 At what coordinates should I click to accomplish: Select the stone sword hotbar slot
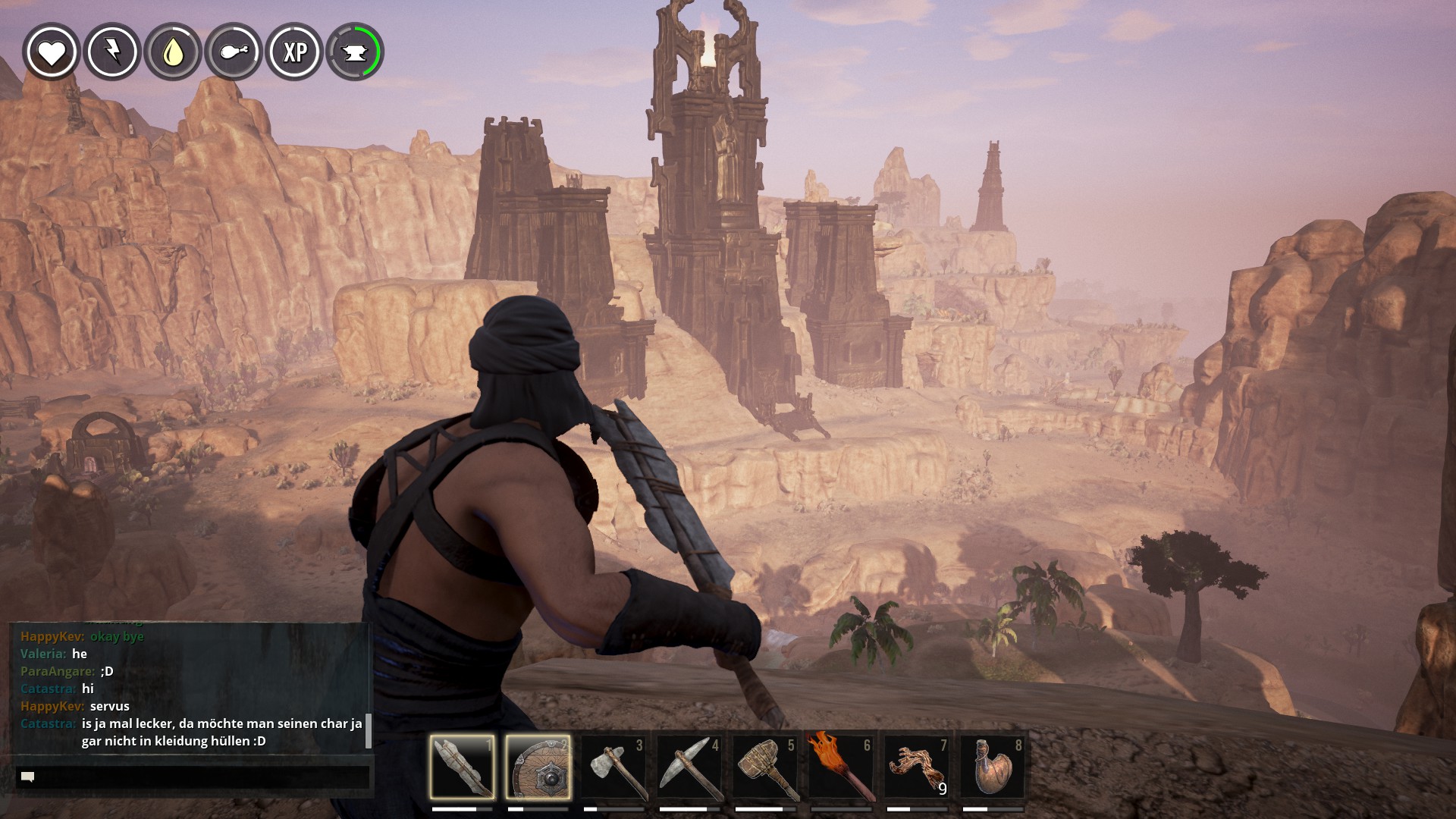point(462,767)
